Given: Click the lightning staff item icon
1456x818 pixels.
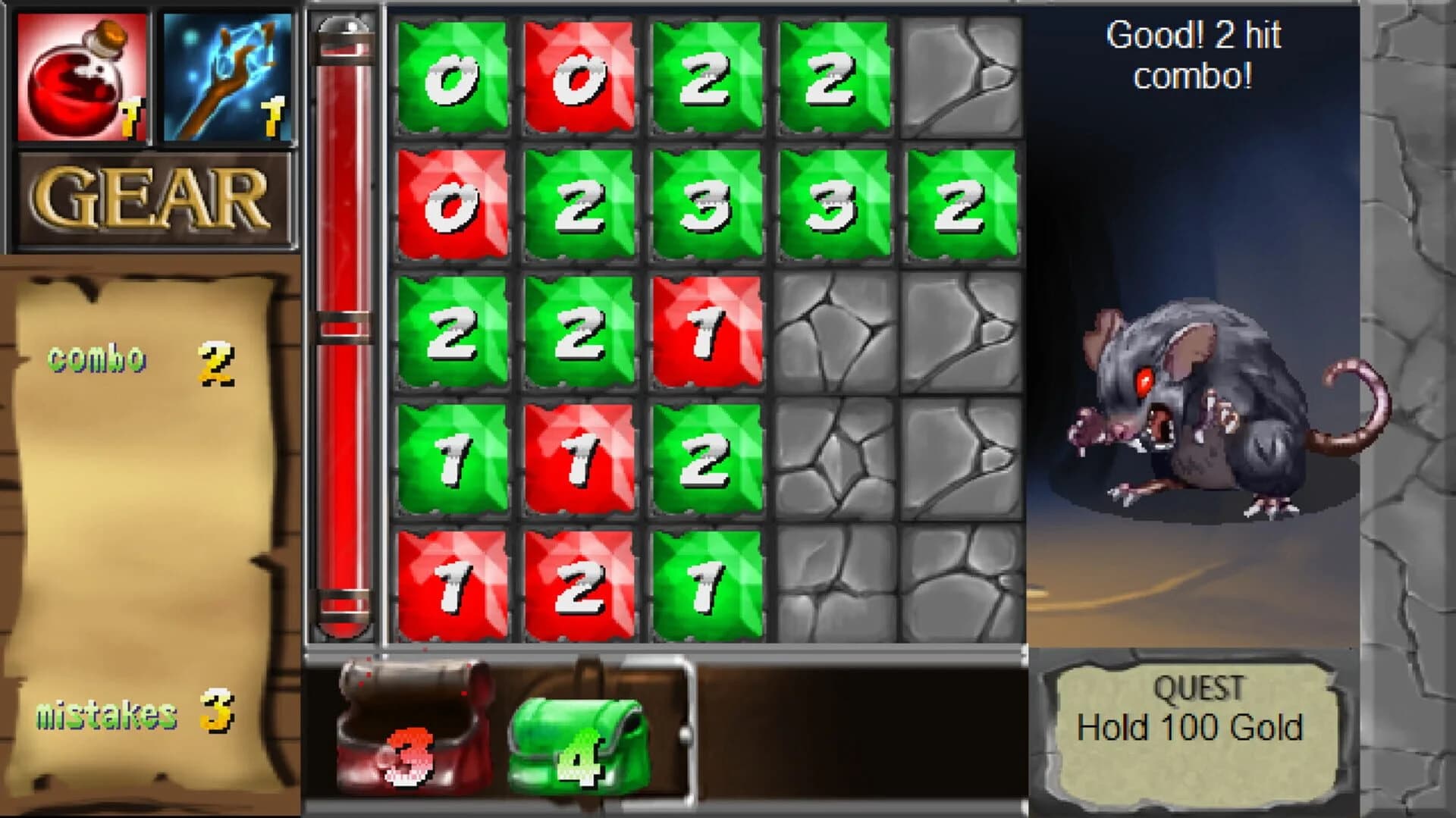Looking at the screenshot, I should point(224,76).
